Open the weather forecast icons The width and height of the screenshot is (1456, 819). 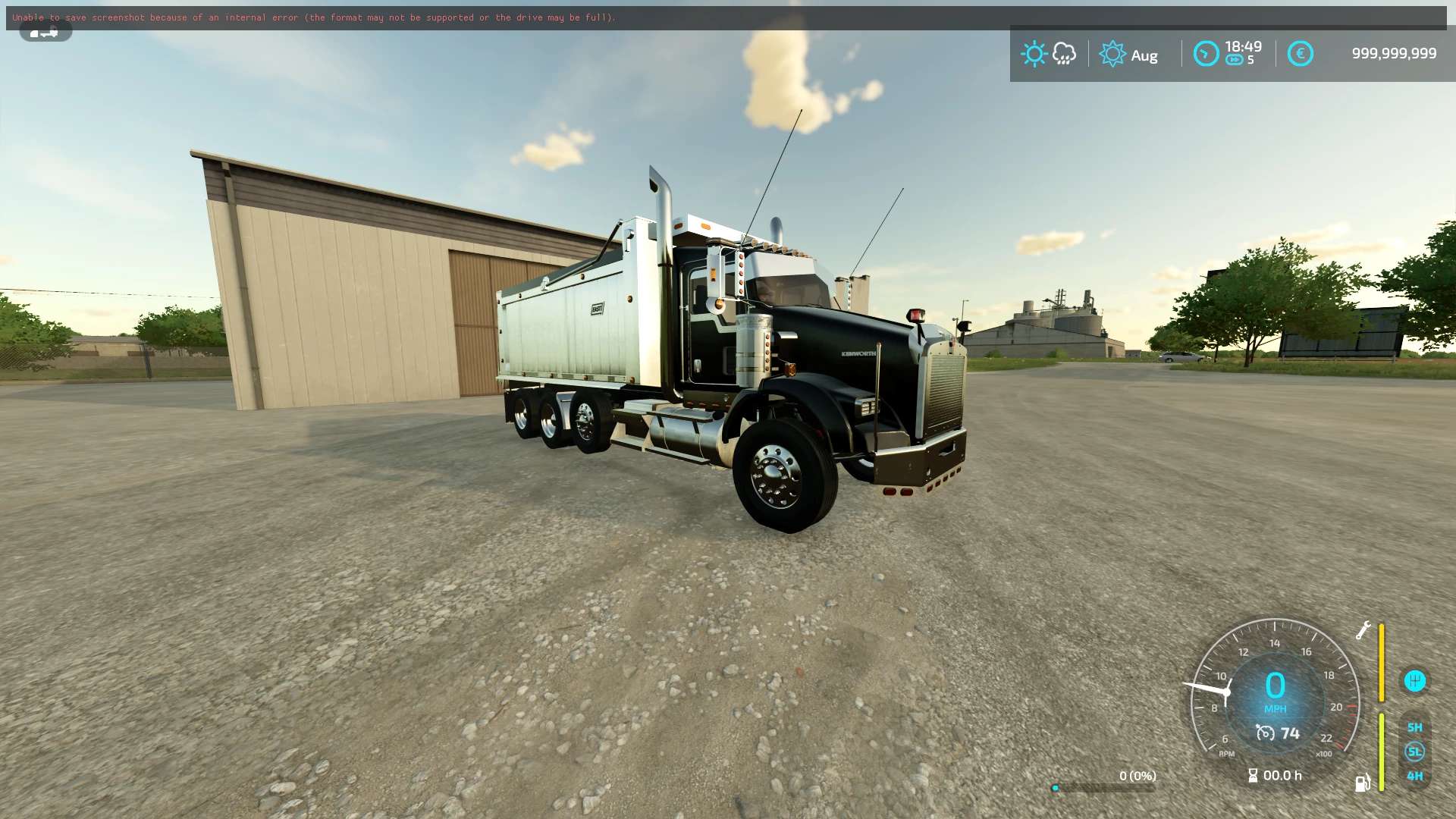[x=1049, y=54]
